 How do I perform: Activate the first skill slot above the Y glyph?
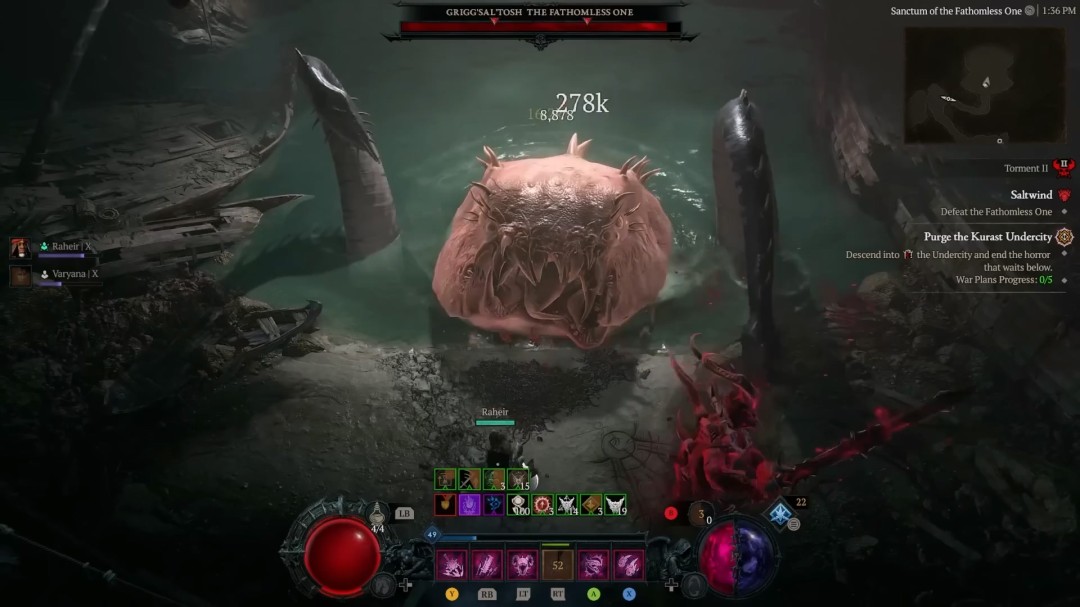[451, 565]
